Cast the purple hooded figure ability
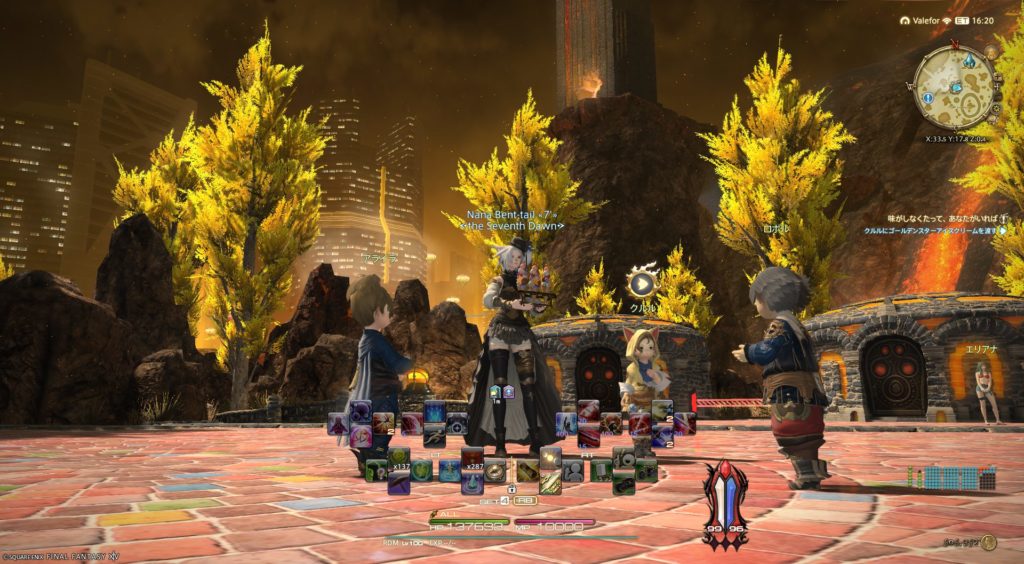 click(338, 423)
